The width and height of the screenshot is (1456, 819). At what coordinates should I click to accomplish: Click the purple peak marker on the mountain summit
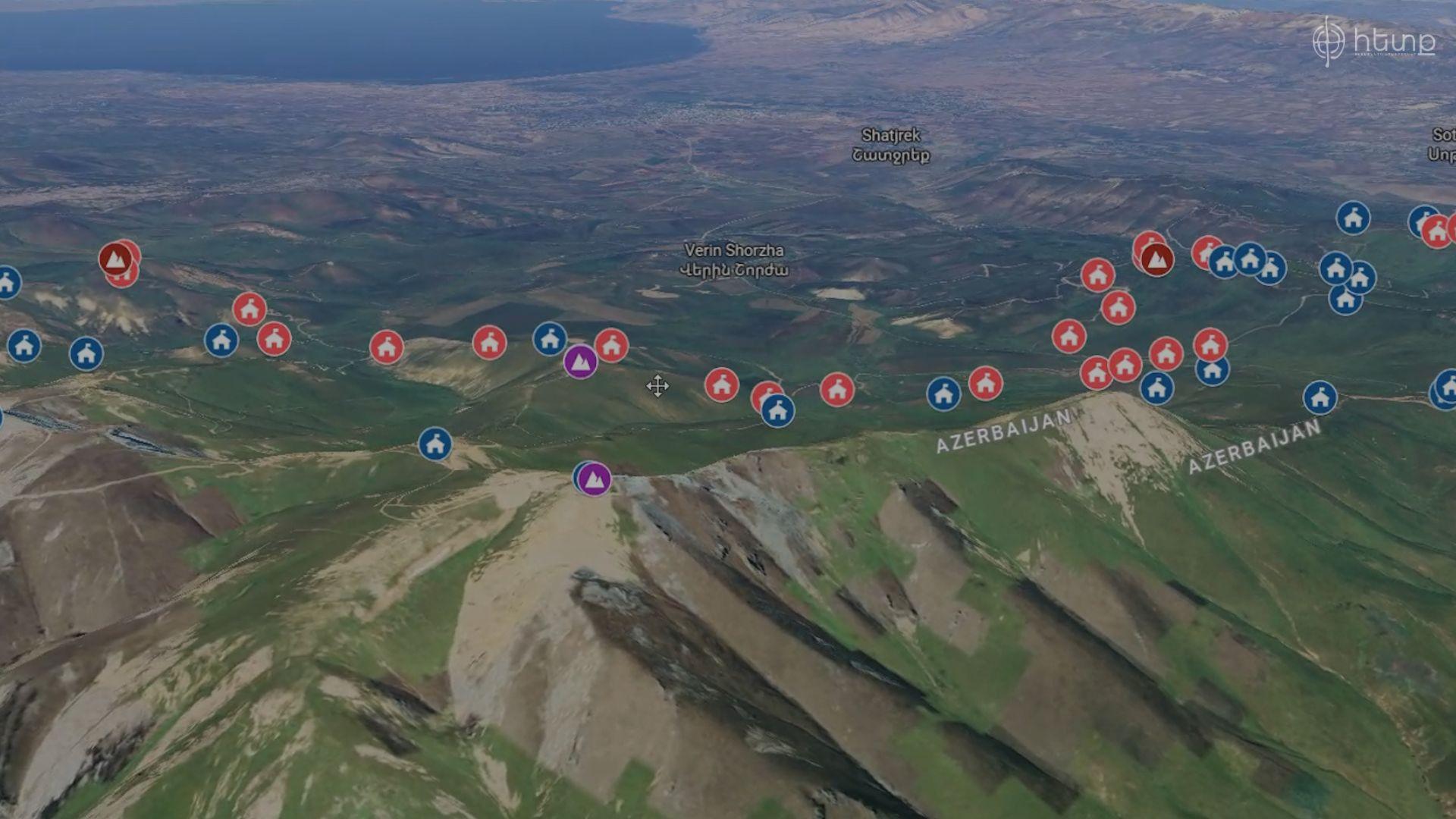(x=593, y=479)
